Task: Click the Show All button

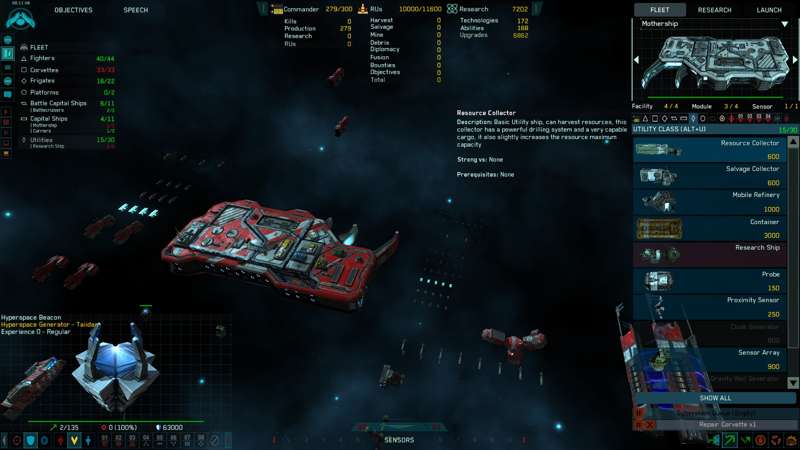Action: [x=714, y=398]
